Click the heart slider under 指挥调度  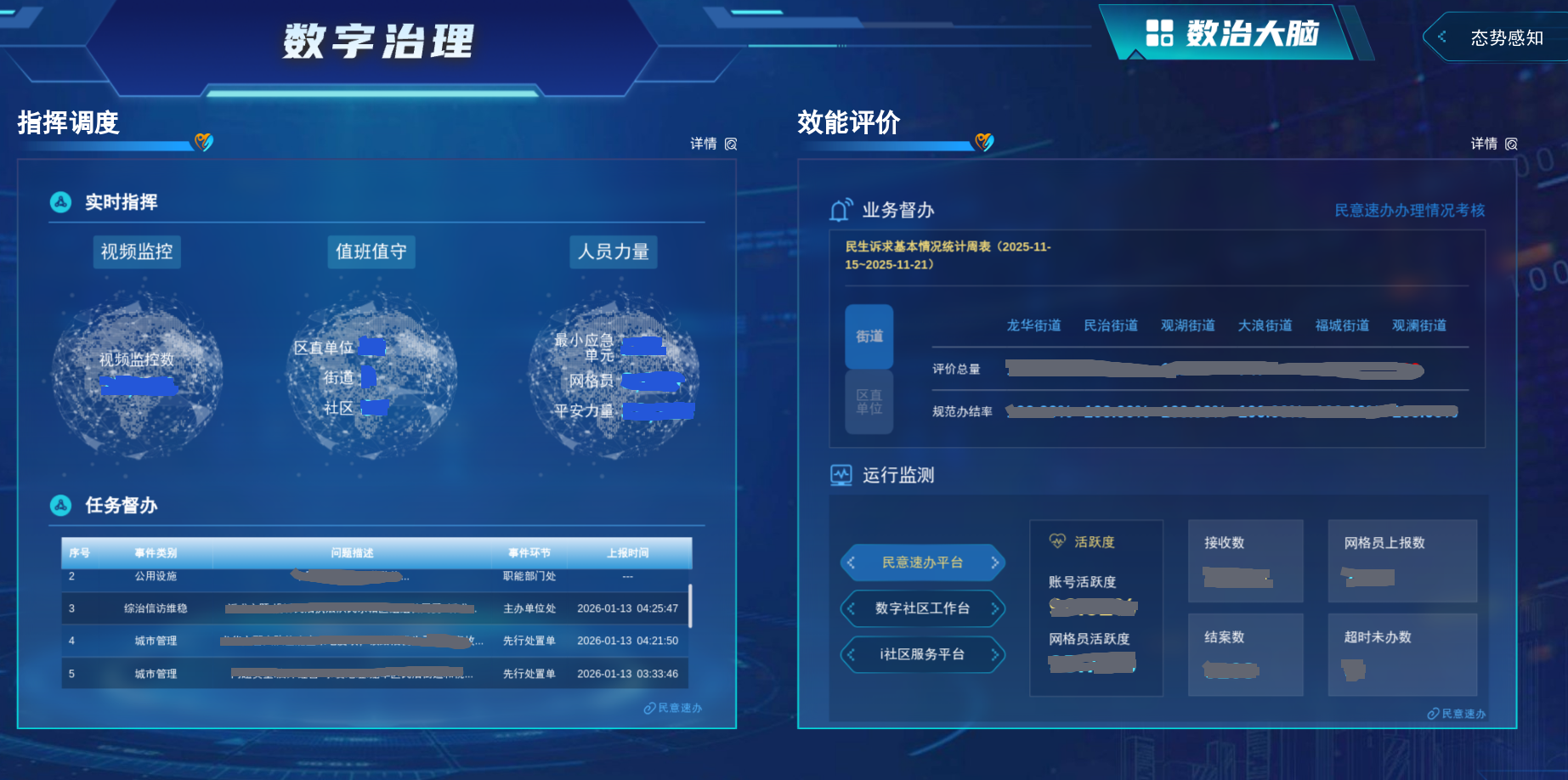click(x=202, y=143)
